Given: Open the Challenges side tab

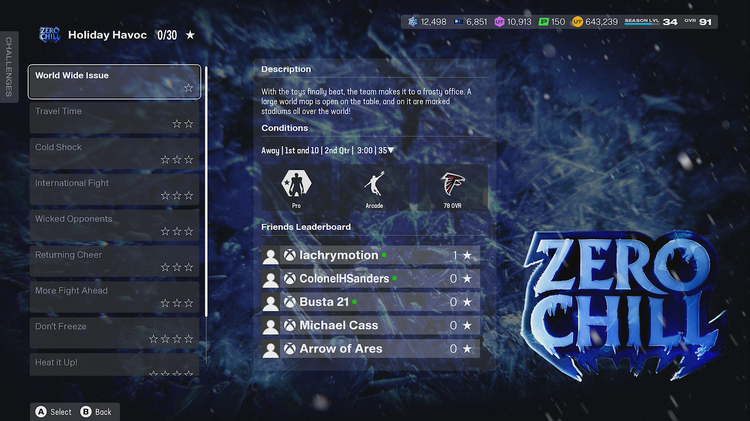Looking at the screenshot, I should [x=9, y=66].
